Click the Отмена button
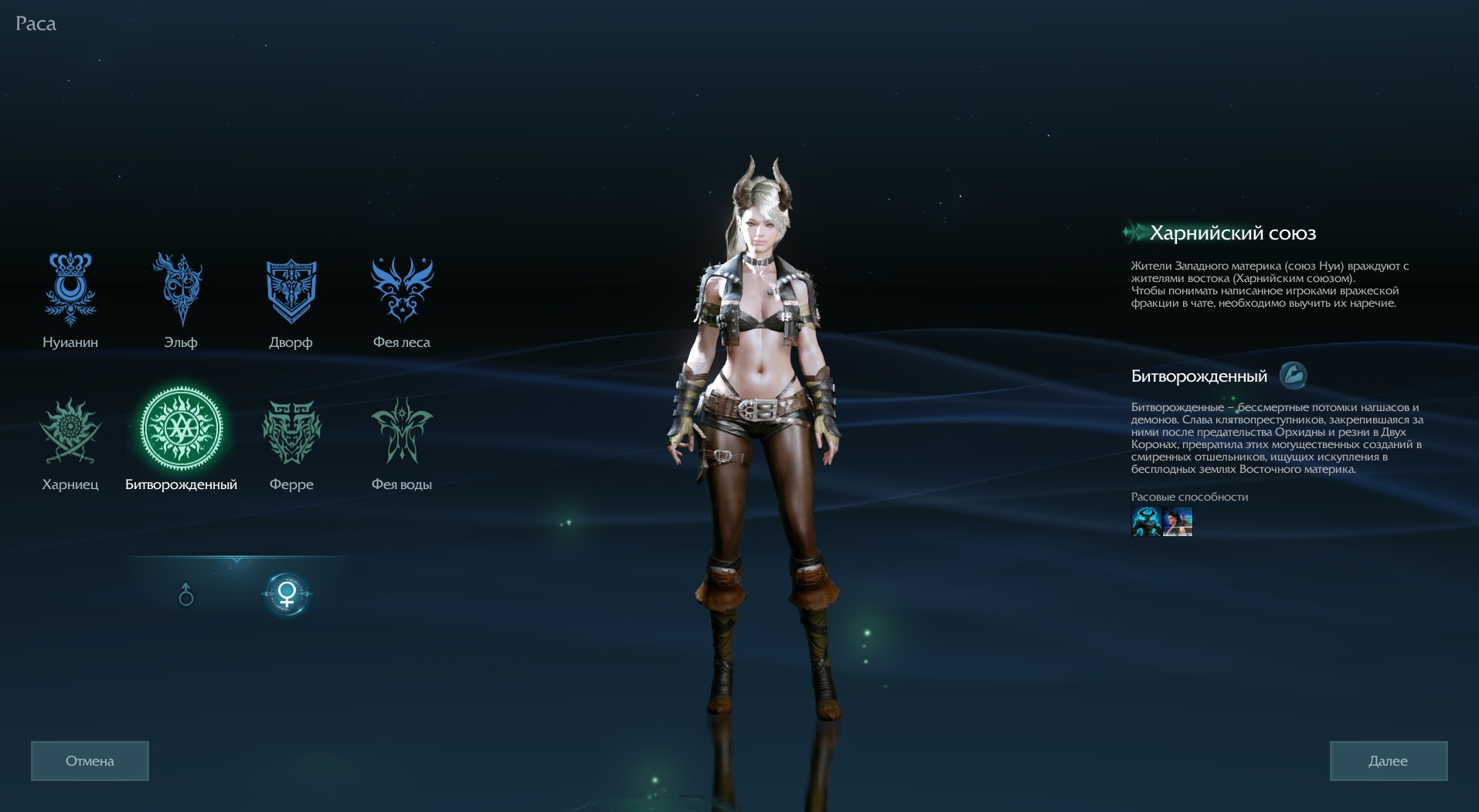Image resolution: width=1479 pixels, height=812 pixels. click(90, 761)
